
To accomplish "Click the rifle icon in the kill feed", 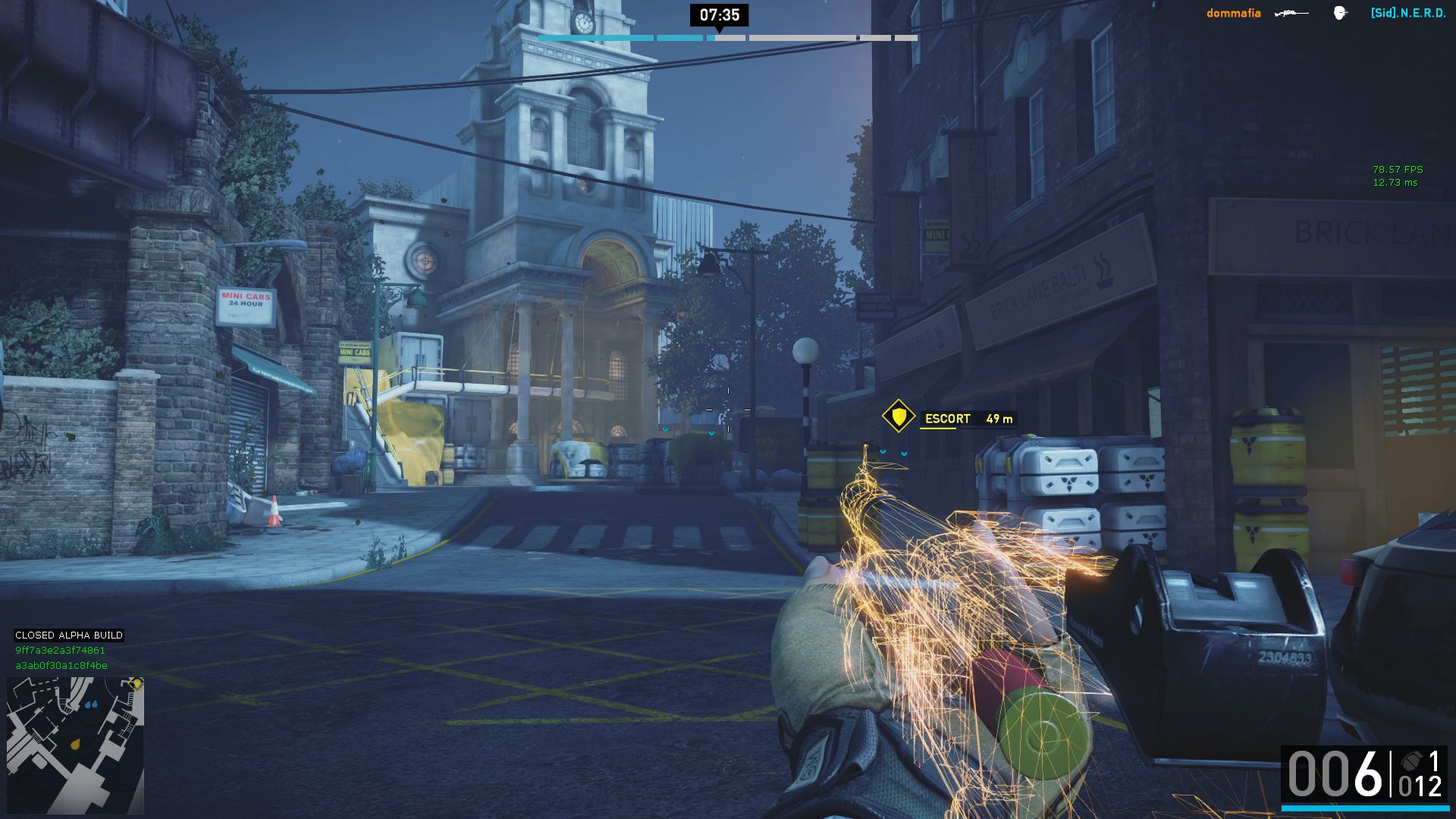I will (x=1291, y=14).
